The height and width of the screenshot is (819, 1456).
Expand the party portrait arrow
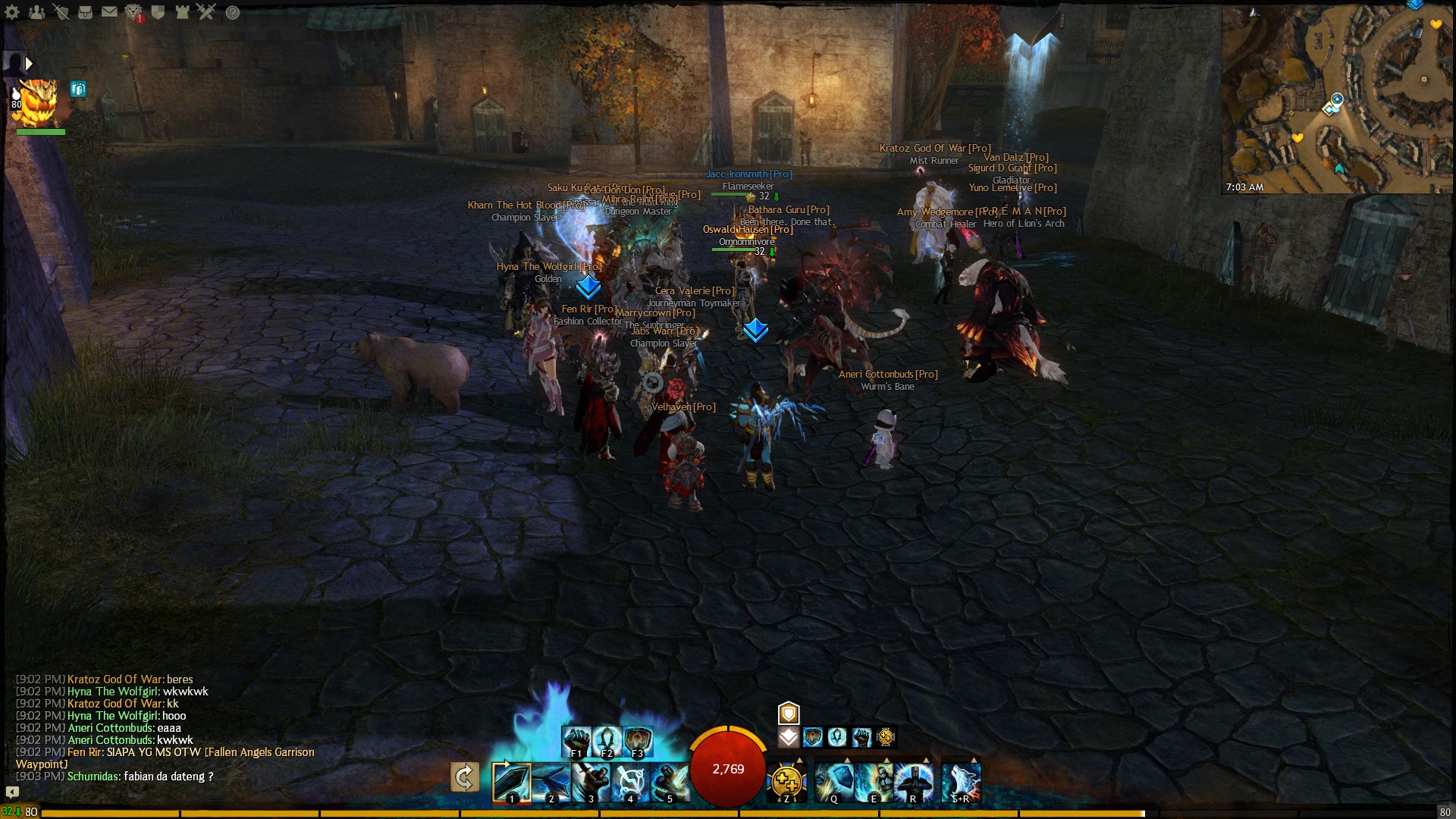click(x=29, y=64)
